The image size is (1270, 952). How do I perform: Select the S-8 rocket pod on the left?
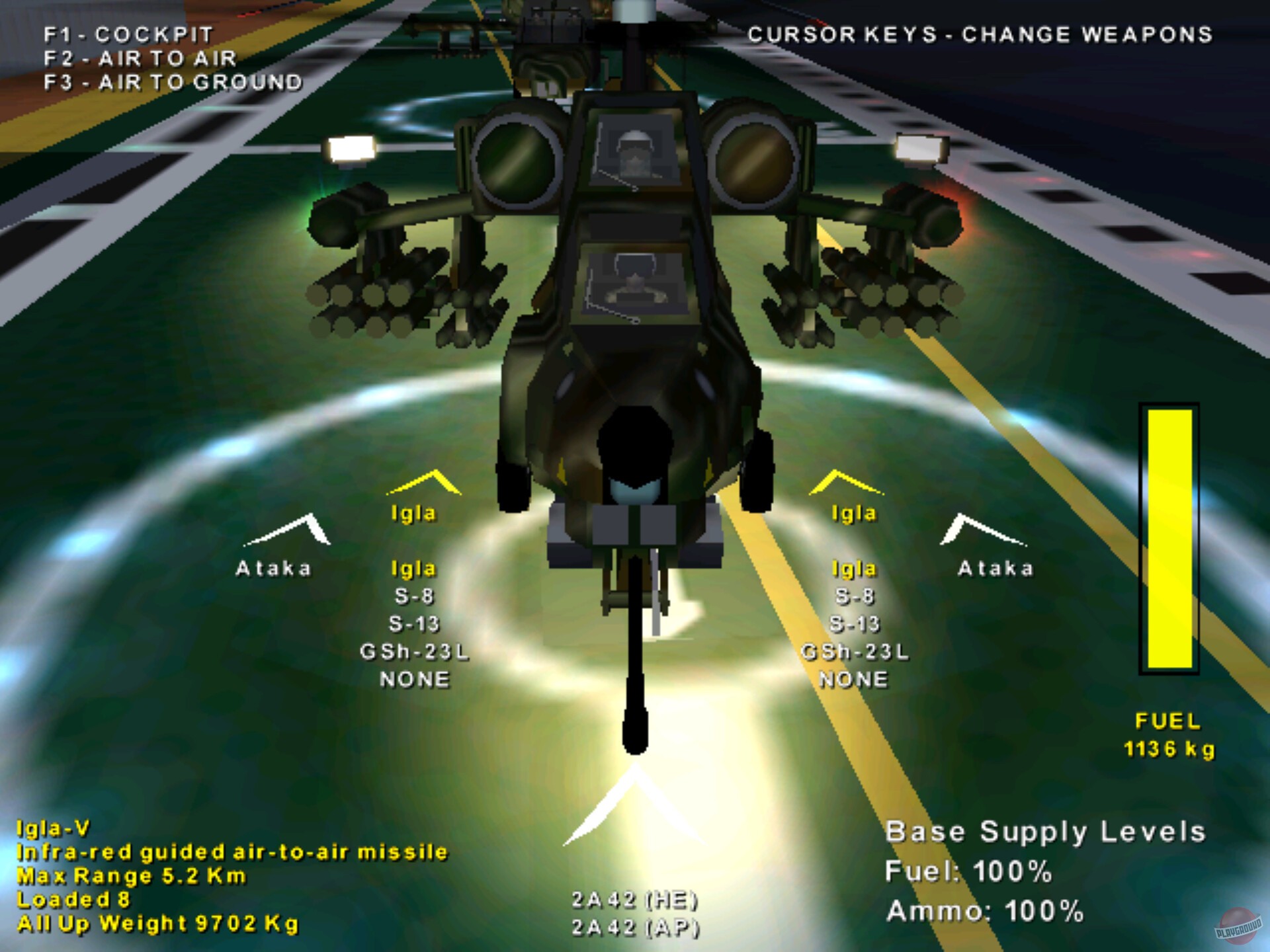(x=414, y=596)
